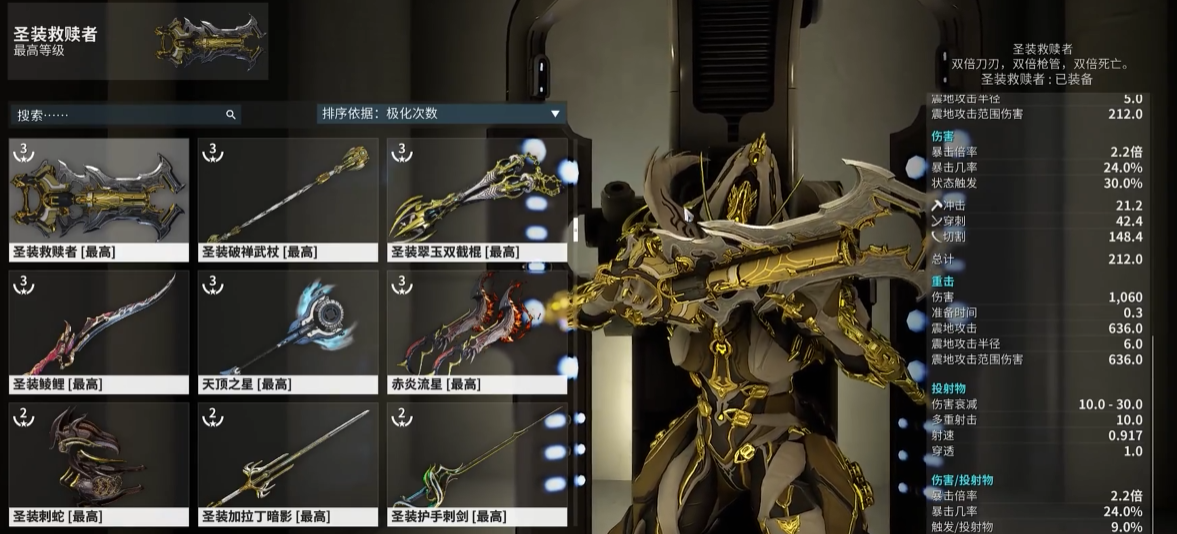1177x534 pixels.
Task: Choose the 天顶之星 weapon tile
Action: tap(288, 331)
